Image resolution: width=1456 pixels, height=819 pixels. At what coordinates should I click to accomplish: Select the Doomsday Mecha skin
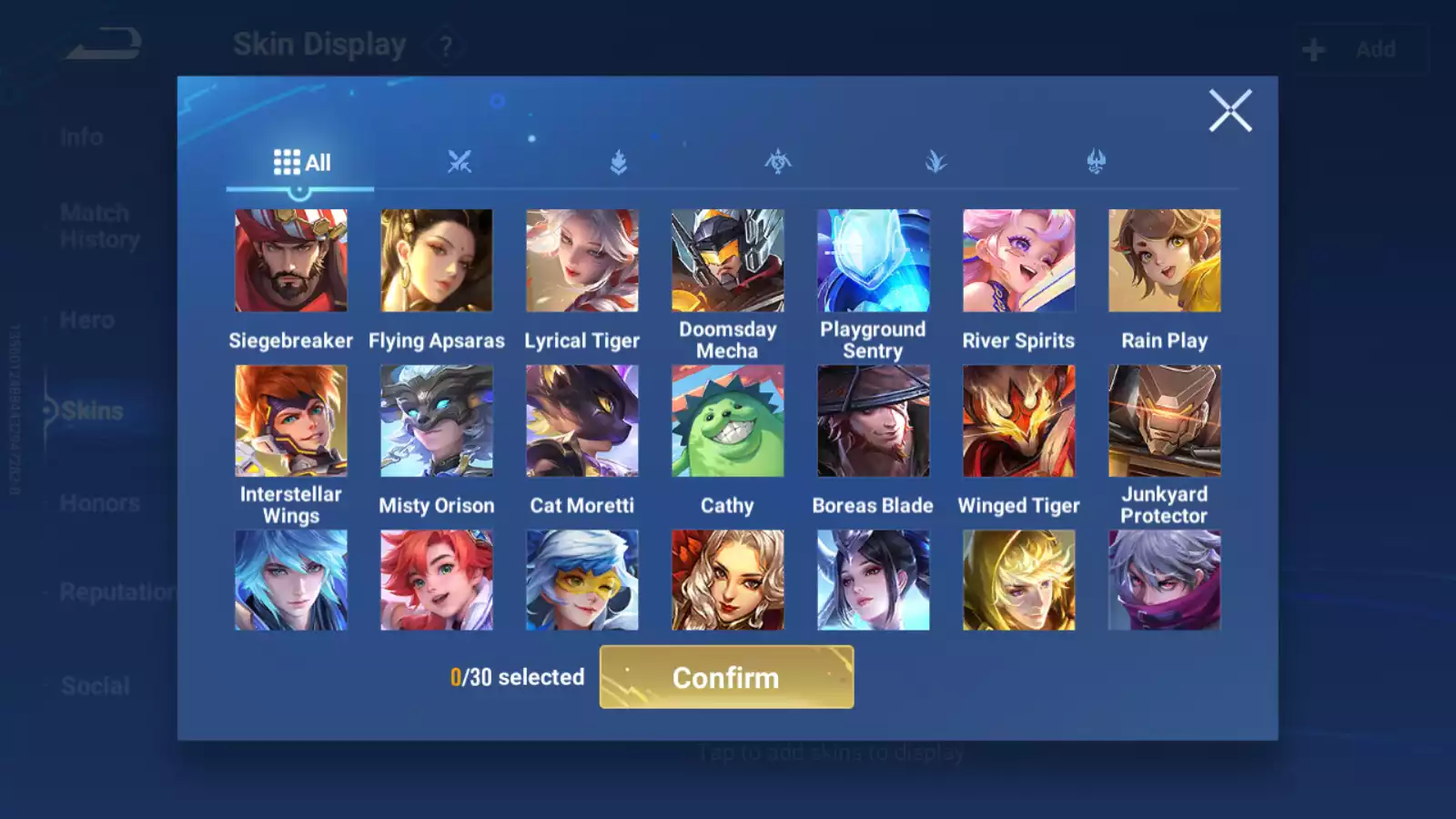[x=728, y=261]
